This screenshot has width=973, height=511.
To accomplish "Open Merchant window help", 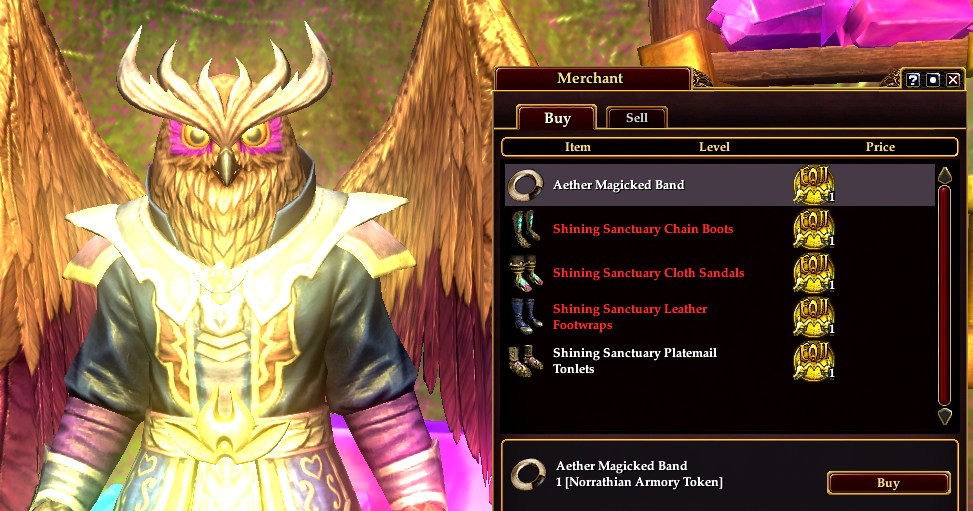I will coord(913,80).
